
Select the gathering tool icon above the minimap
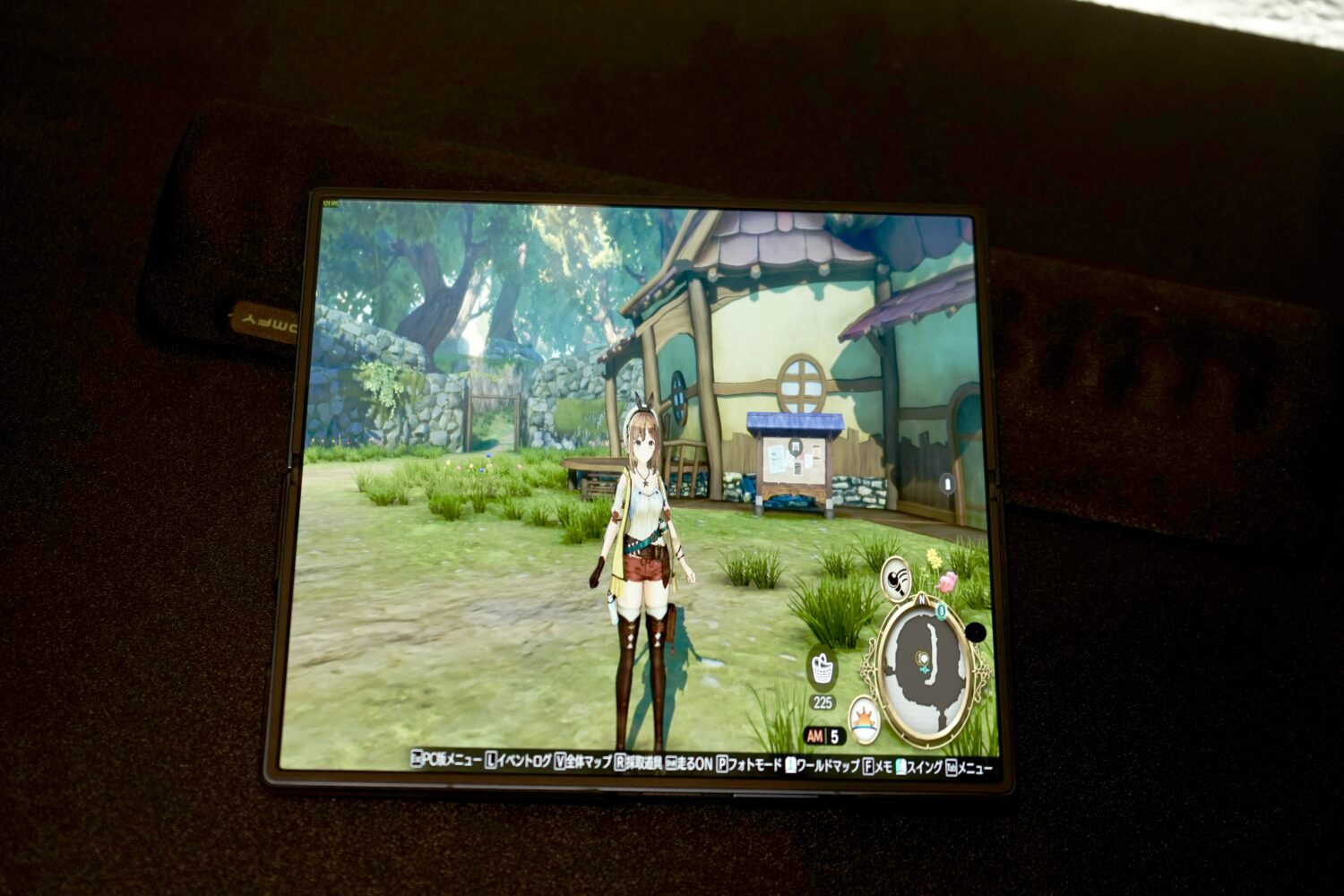(x=895, y=578)
